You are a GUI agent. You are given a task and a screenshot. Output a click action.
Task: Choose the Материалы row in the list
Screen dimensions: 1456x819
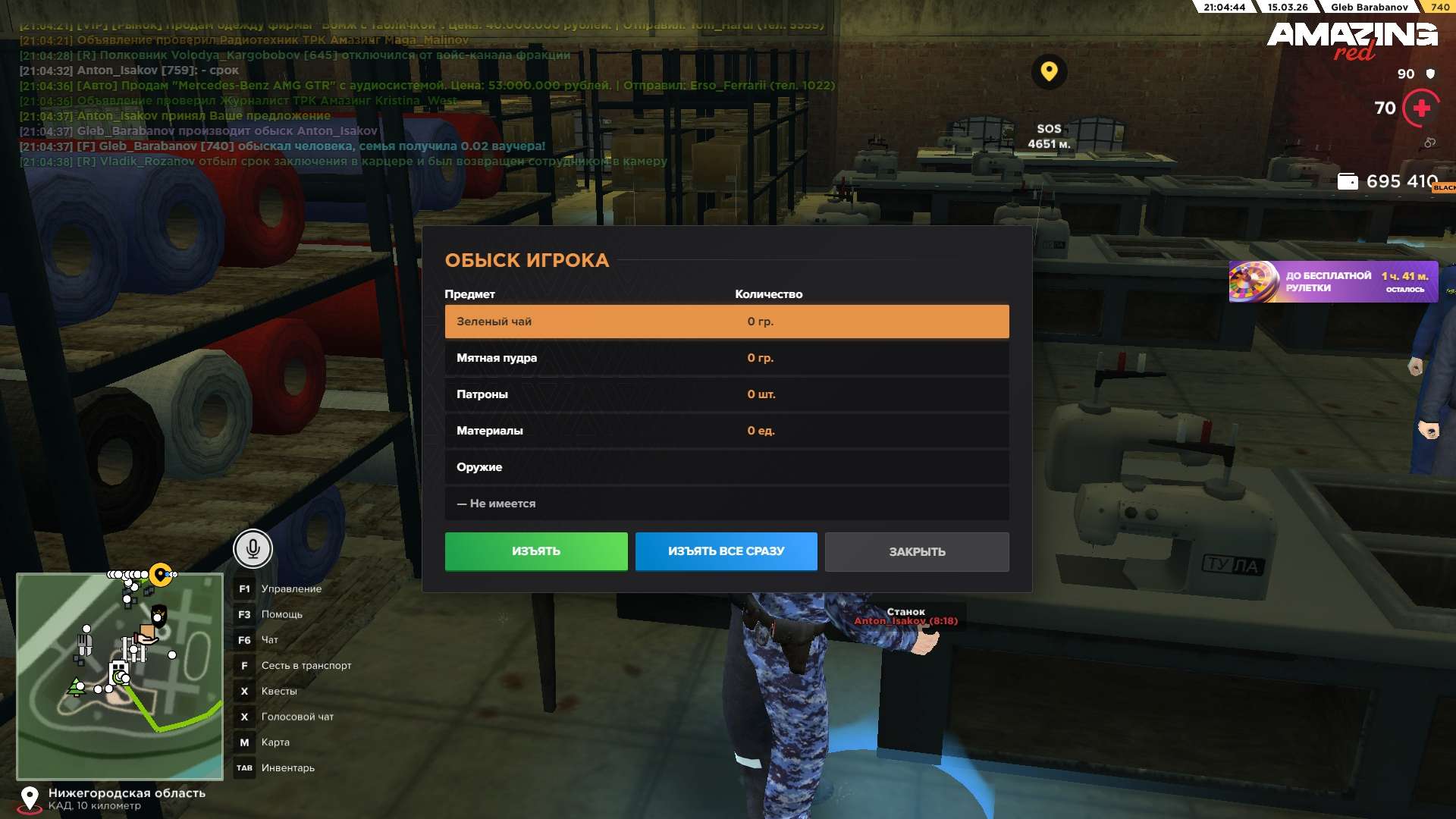point(726,431)
